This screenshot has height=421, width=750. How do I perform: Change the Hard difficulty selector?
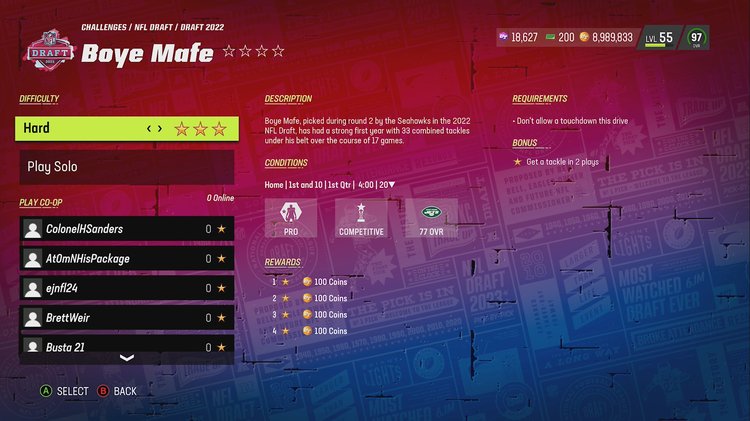(154, 128)
